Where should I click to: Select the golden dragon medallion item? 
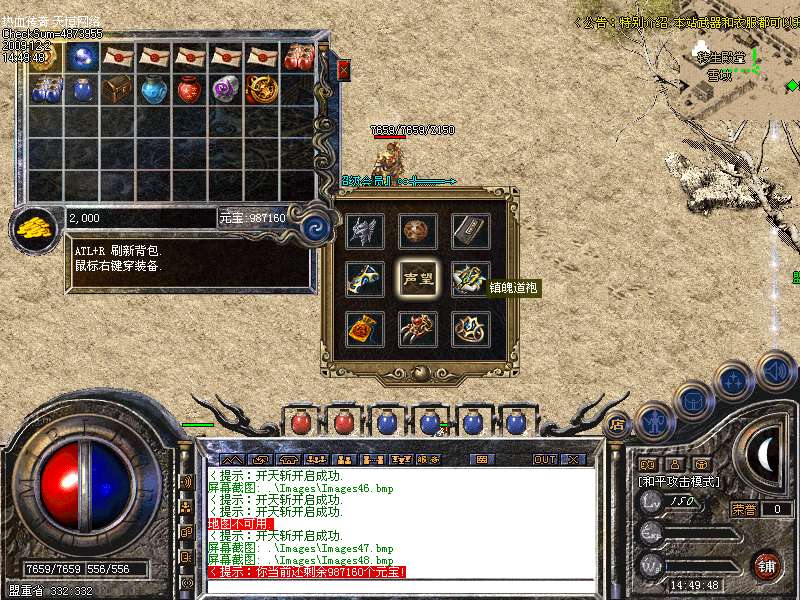coord(262,90)
